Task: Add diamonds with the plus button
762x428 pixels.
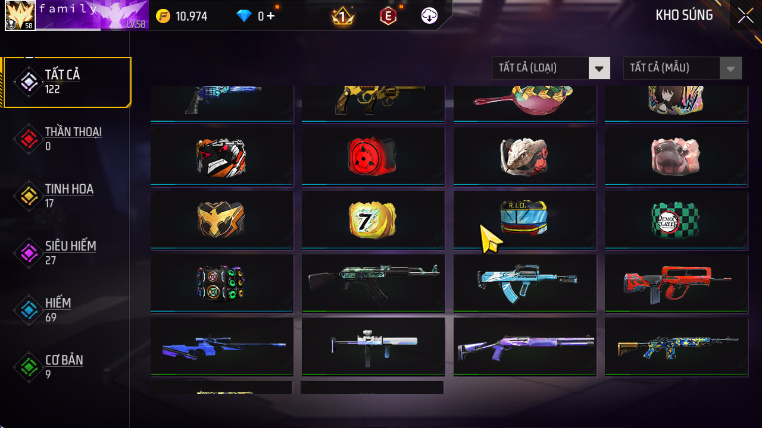Action: tap(270, 16)
